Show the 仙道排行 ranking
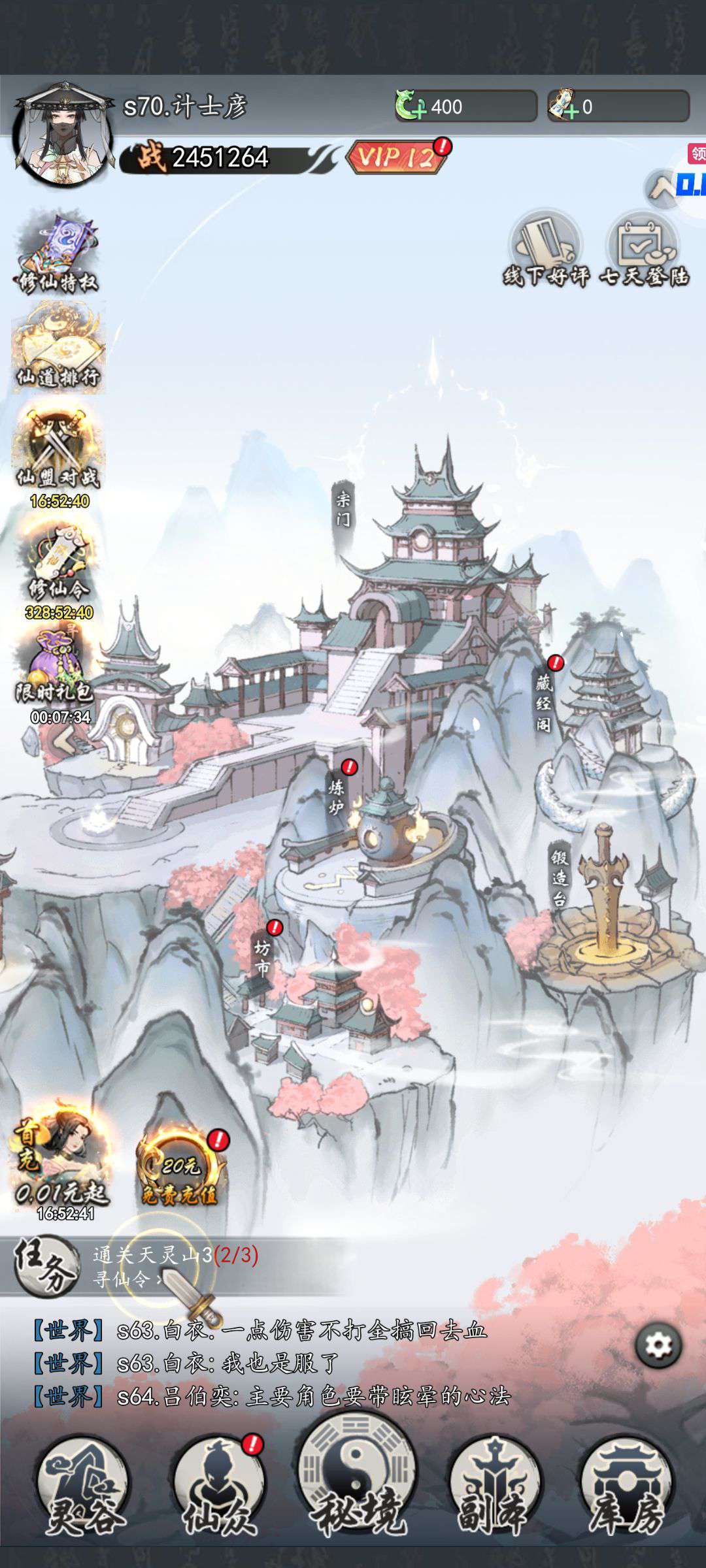Screen dimensions: 706x1568 point(58,348)
